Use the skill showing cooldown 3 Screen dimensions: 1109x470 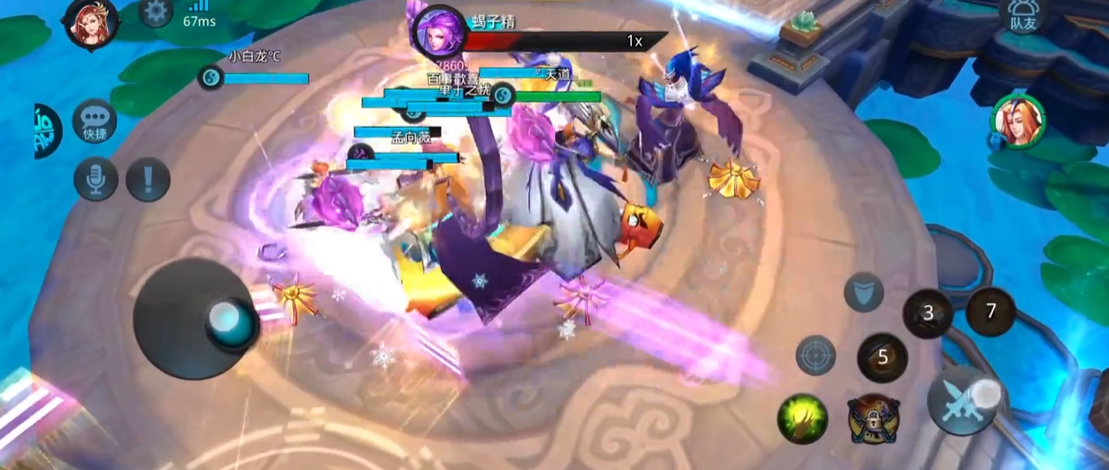(x=927, y=314)
